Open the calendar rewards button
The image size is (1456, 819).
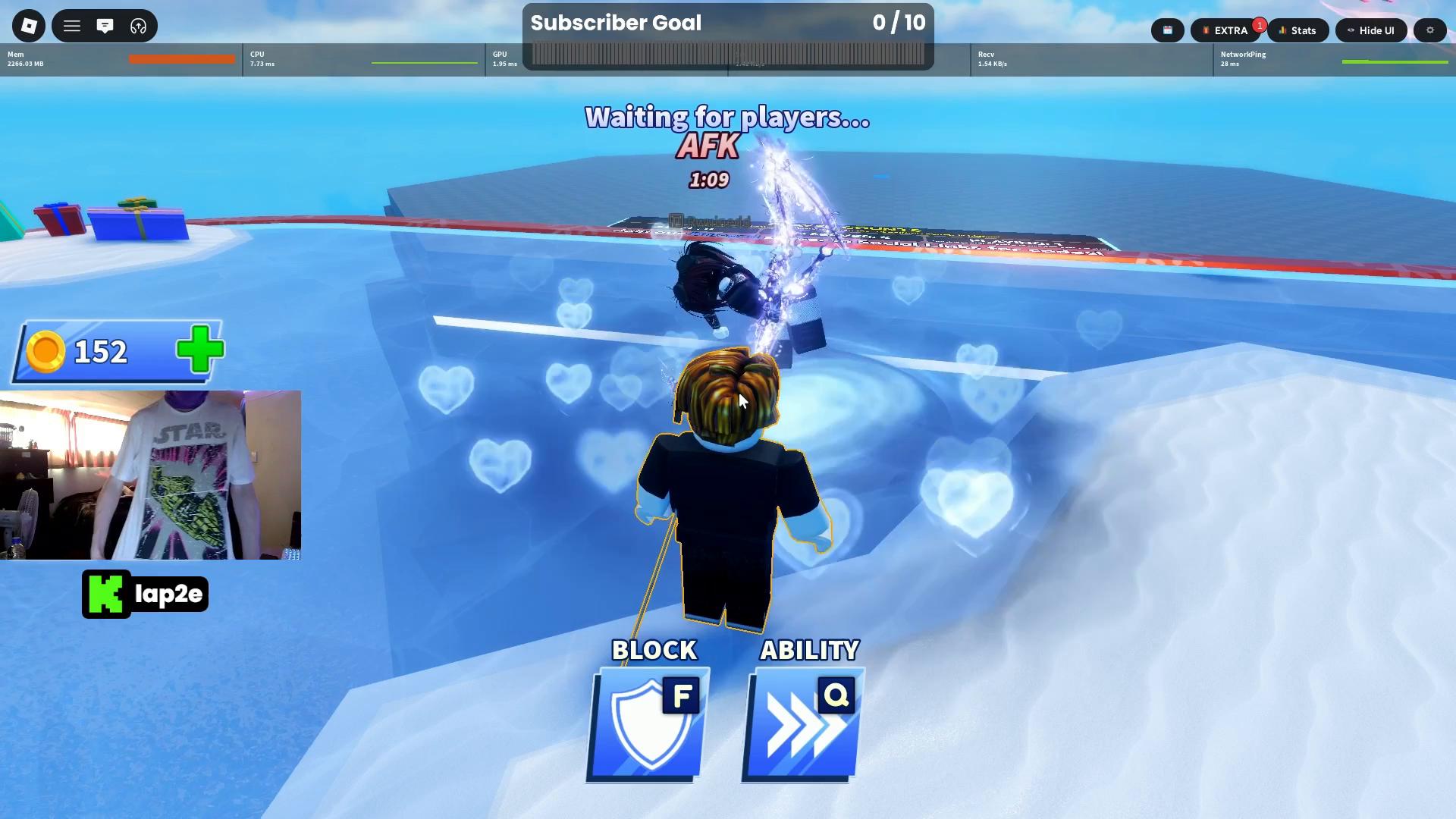[x=1168, y=30]
